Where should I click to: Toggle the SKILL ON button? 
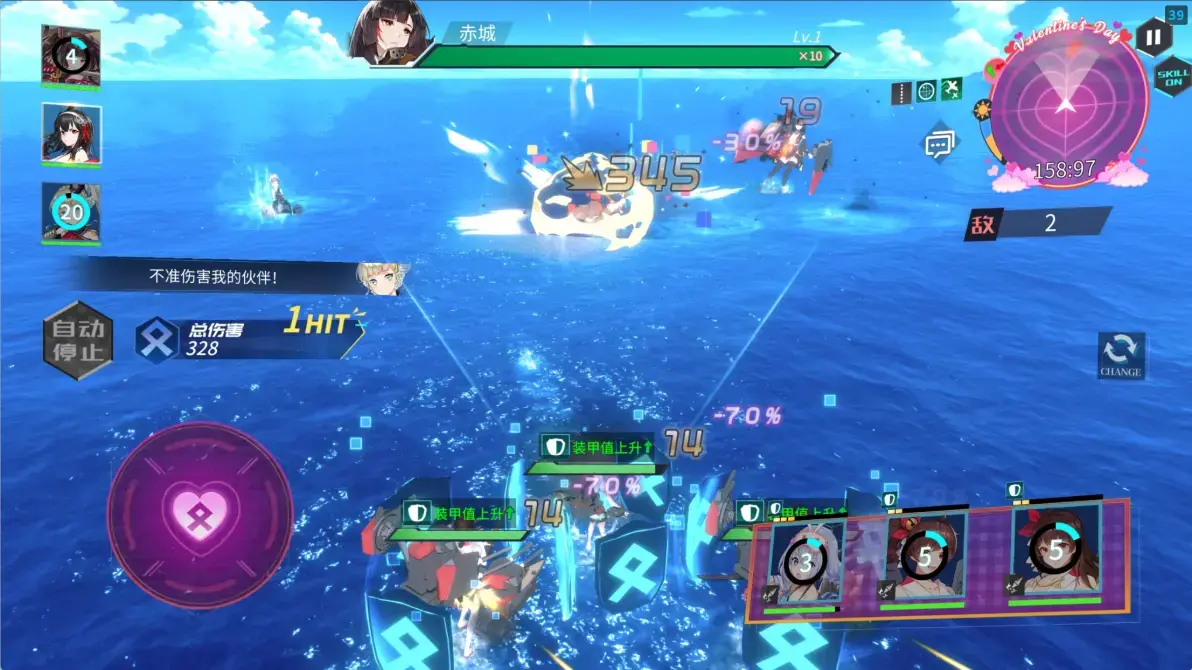[1172, 77]
